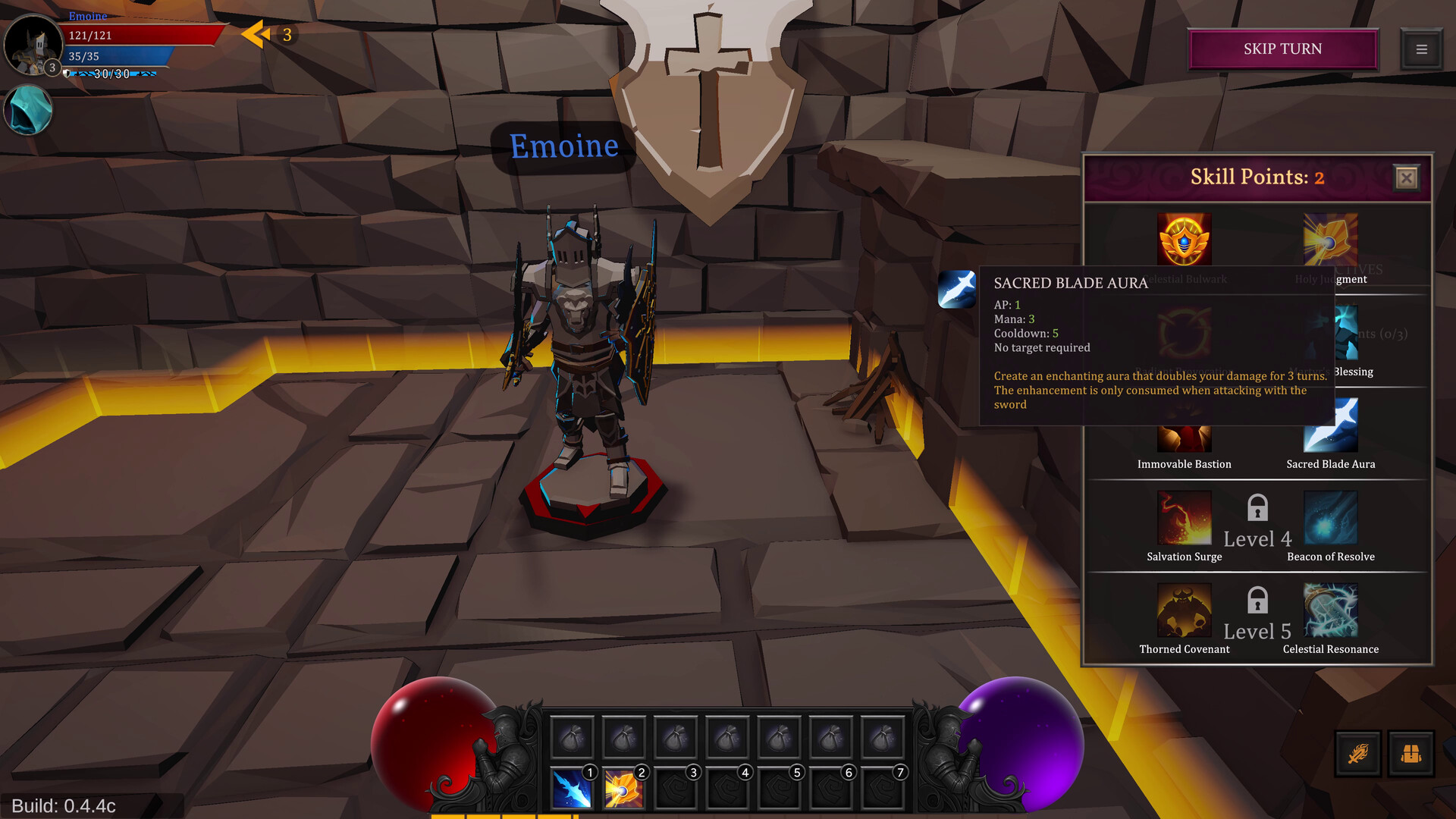1456x819 pixels.
Task: Pick the Salvation Surge skill
Action: pos(1184,517)
